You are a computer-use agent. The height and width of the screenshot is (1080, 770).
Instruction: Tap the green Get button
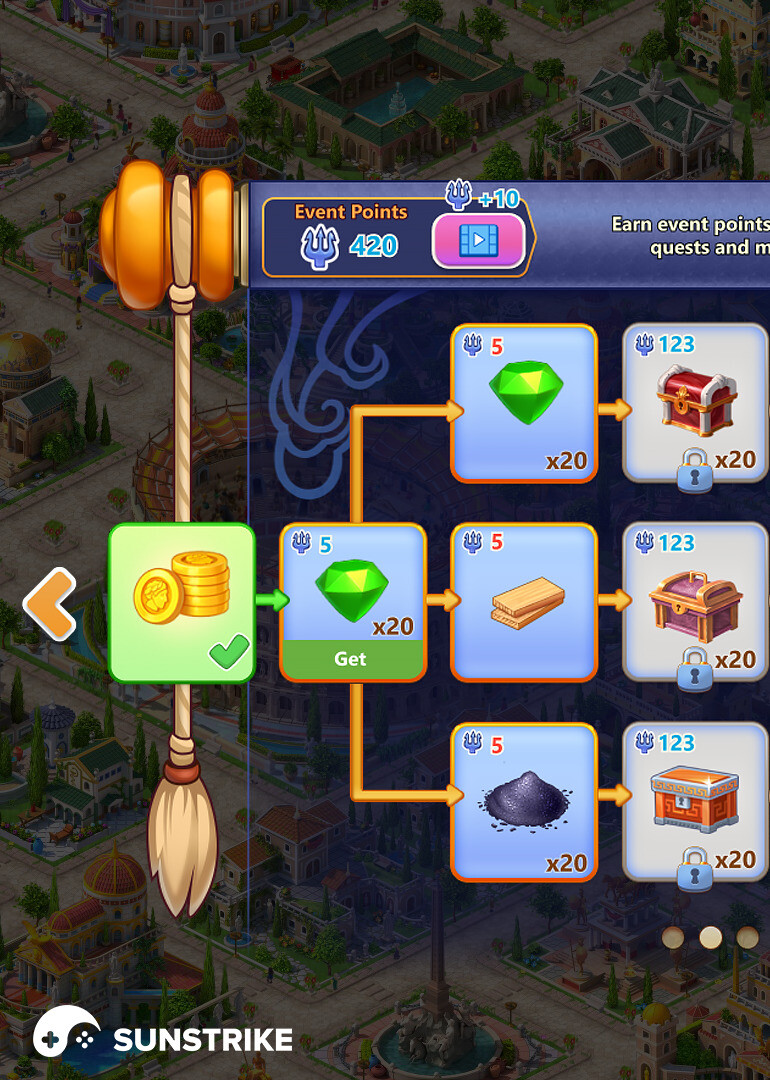tap(352, 659)
